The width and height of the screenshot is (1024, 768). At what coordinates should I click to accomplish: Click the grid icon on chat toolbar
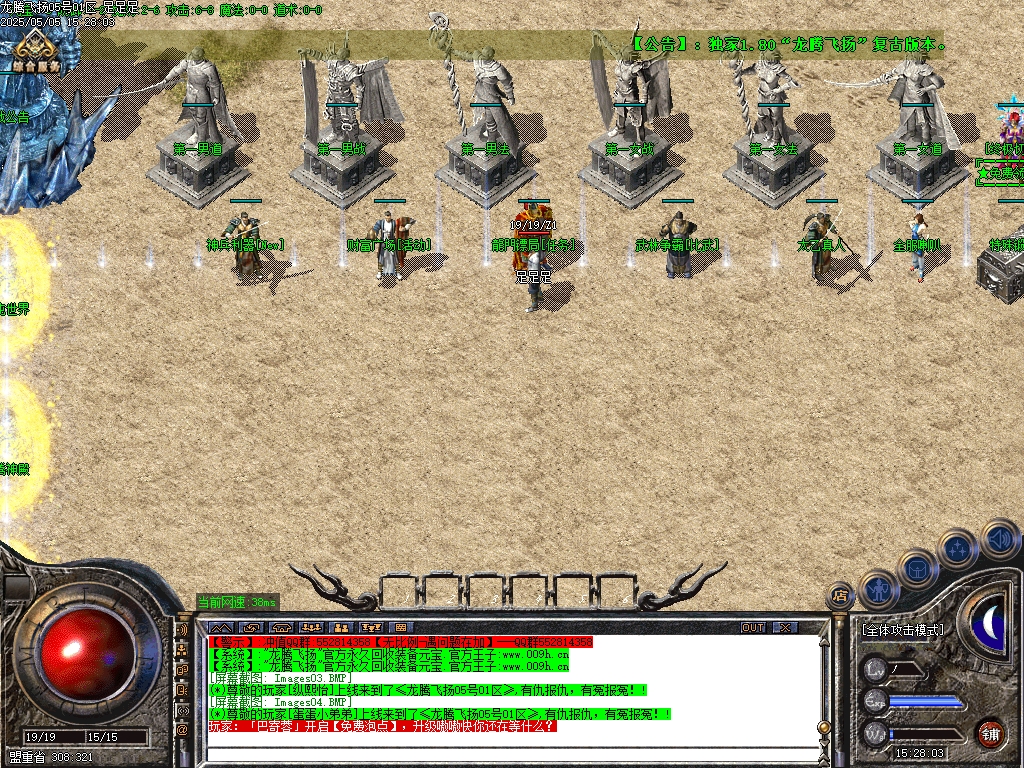403,627
